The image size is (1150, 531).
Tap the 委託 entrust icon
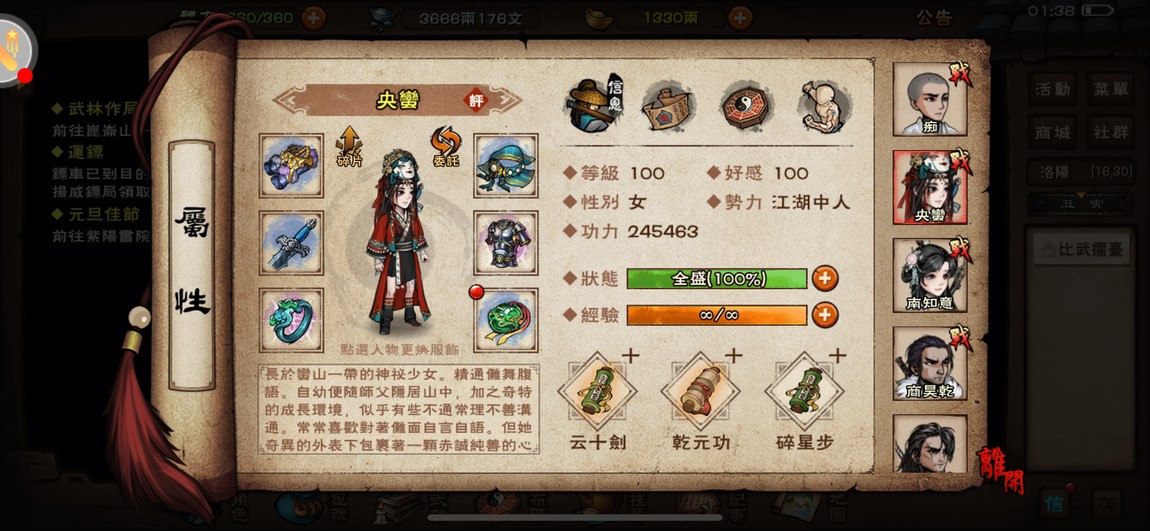pyautogui.click(x=445, y=147)
